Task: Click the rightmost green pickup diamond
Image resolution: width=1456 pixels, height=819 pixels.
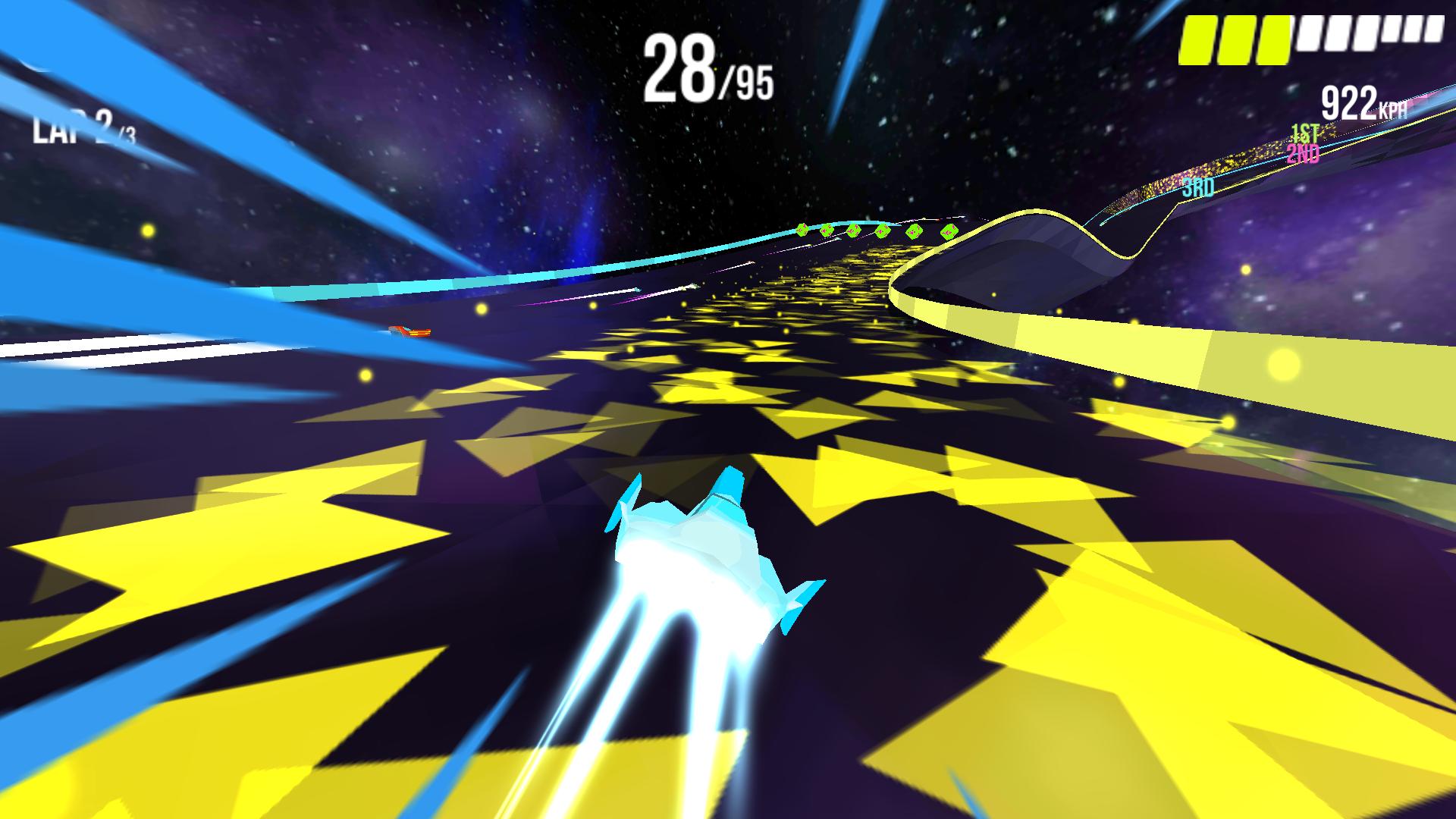Action: click(x=949, y=232)
